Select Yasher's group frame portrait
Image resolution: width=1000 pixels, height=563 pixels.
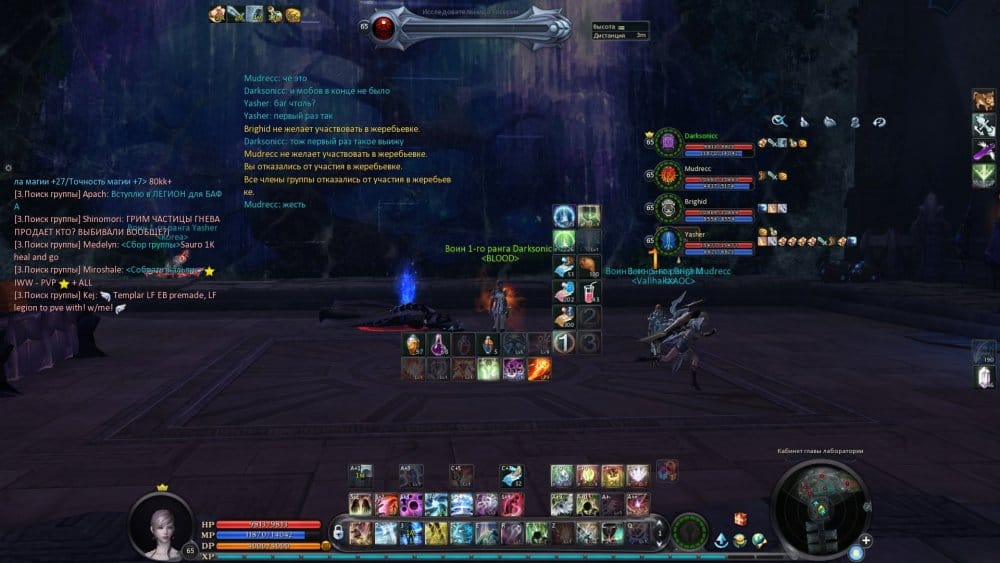[669, 241]
